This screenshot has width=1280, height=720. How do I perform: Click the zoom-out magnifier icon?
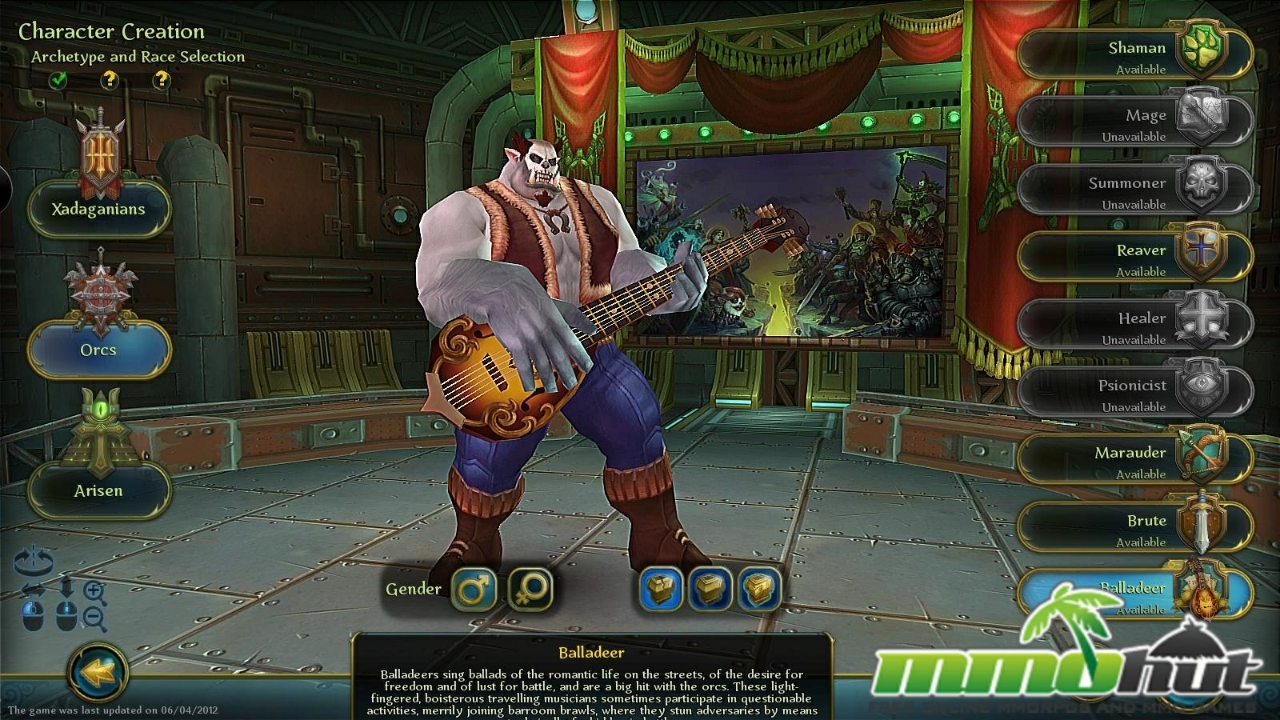coord(92,616)
